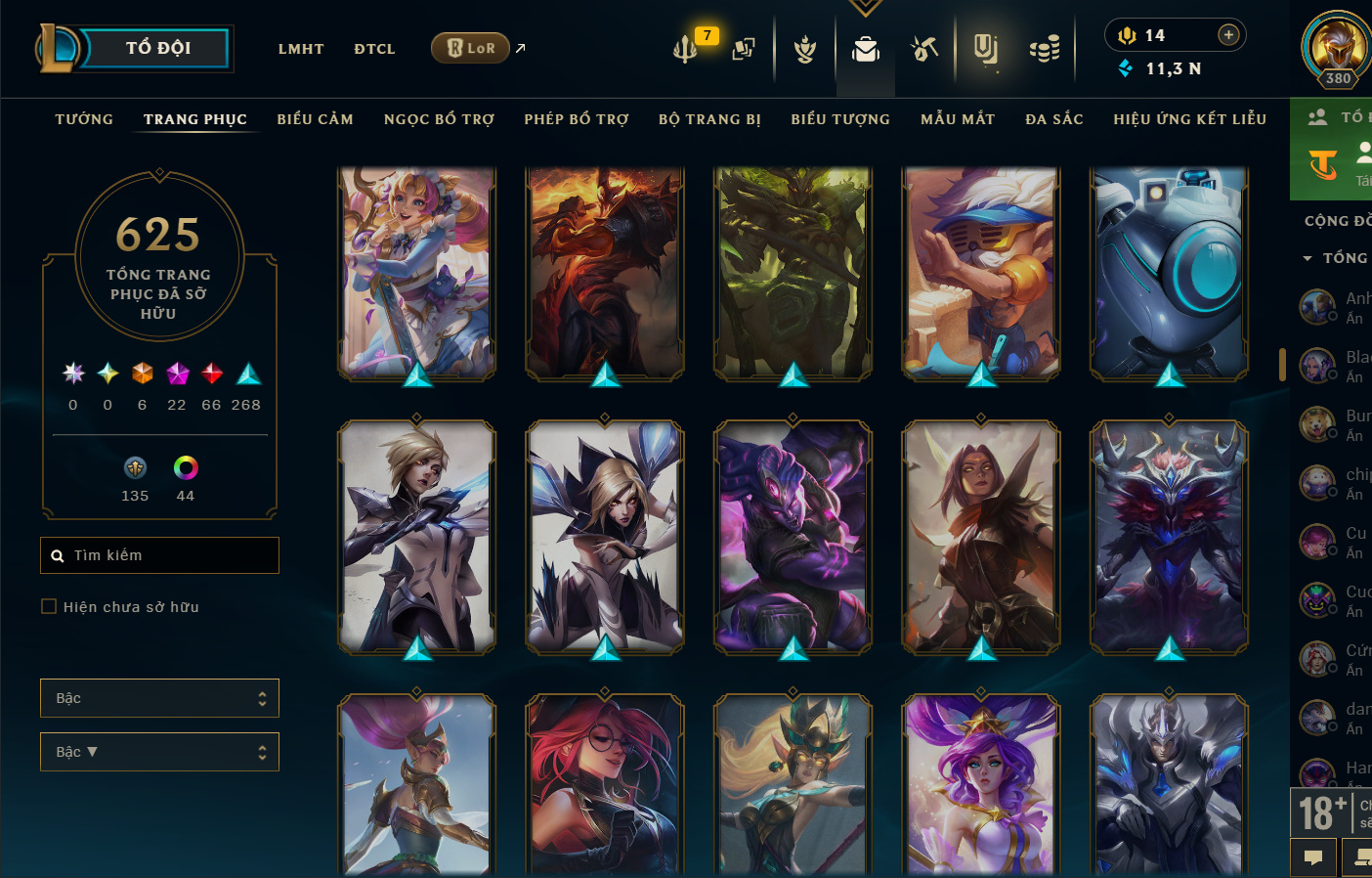The height and width of the screenshot is (878, 1372).
Task: View the ĐA SẮC tab
Action: click(x=1054, y=119)
